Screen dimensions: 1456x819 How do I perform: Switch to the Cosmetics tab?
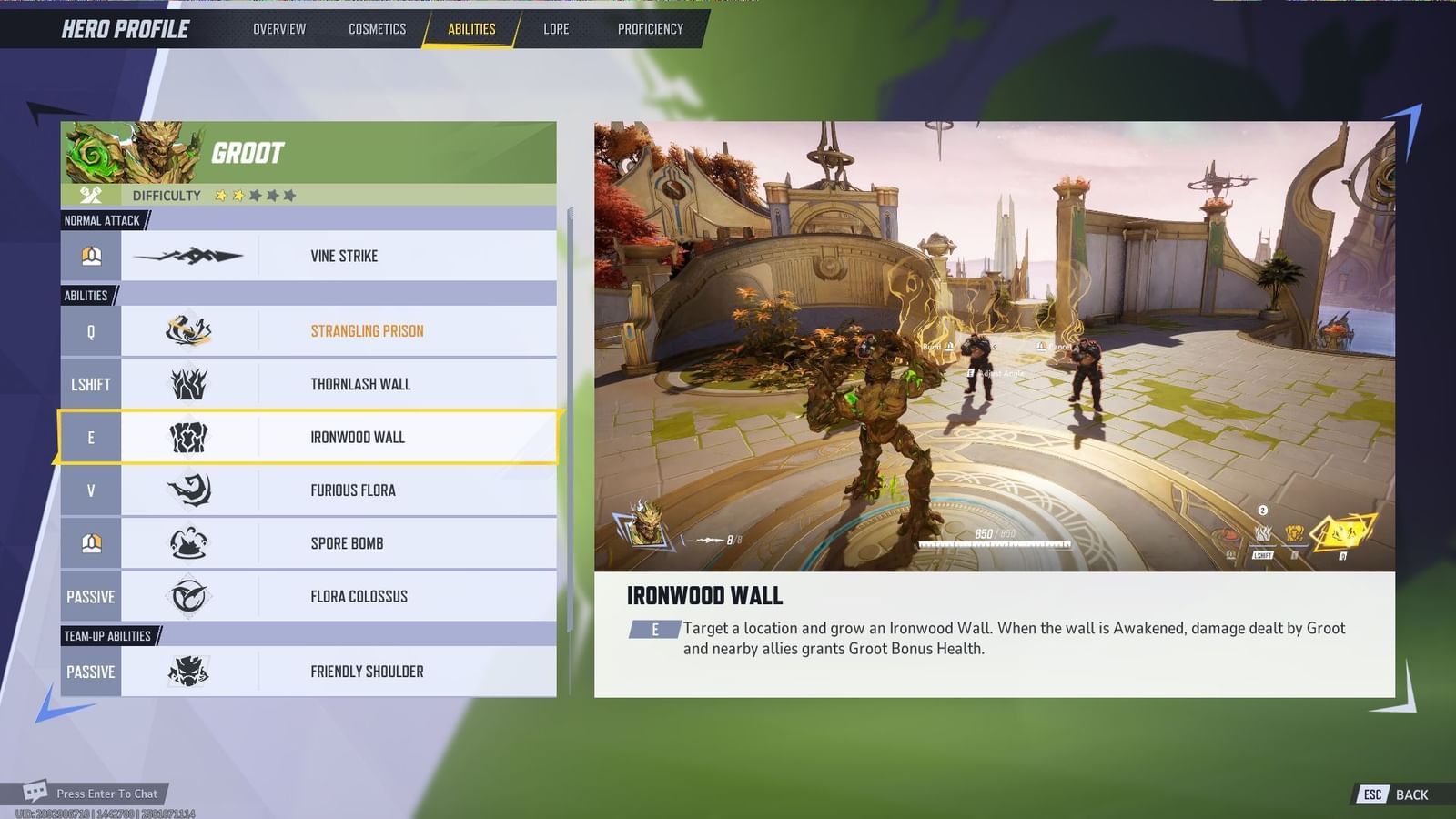click(x=376, y=28)
